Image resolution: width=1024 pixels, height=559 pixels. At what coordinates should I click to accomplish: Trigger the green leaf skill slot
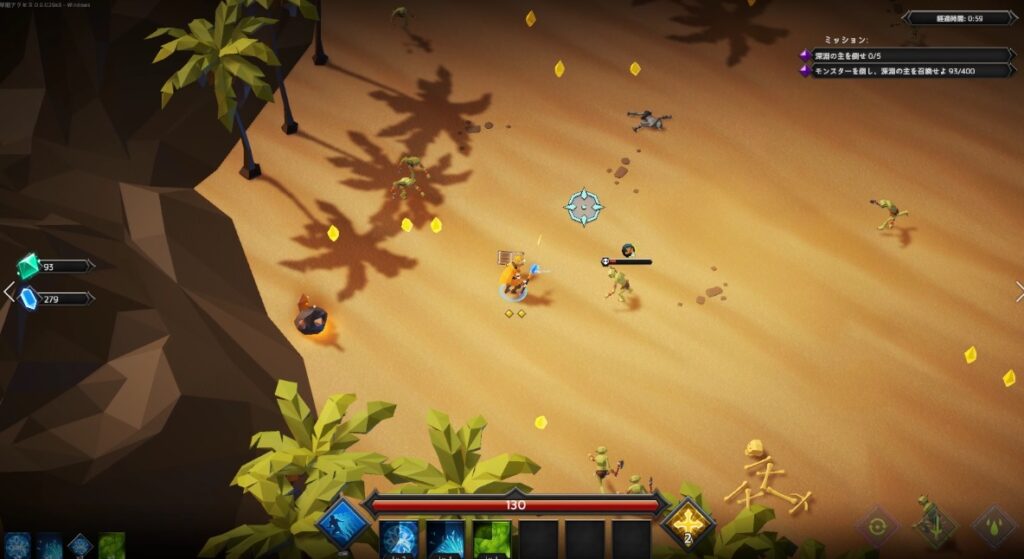click(491, 540)
